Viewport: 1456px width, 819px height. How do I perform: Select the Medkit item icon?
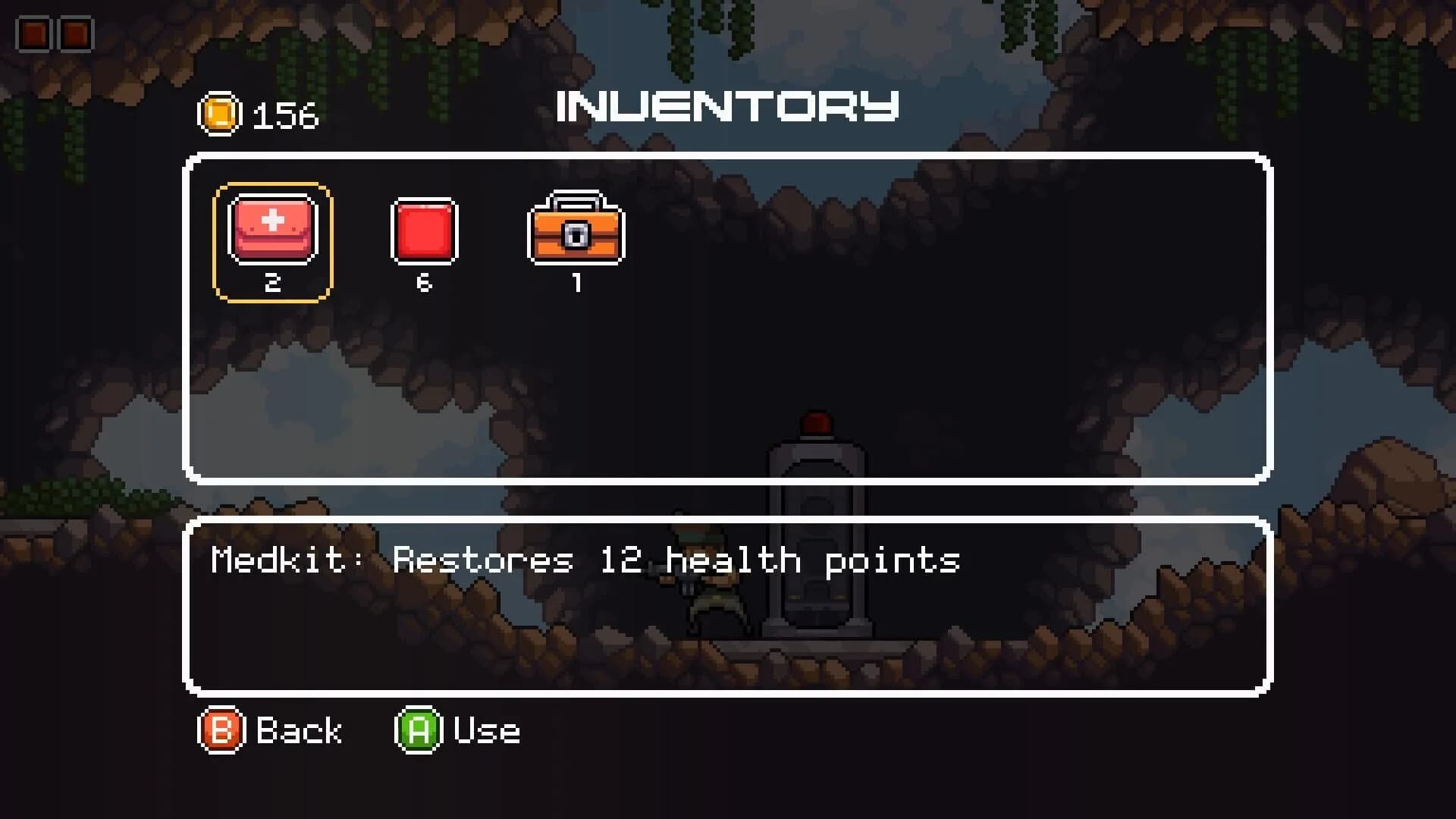tap(274, 230)
